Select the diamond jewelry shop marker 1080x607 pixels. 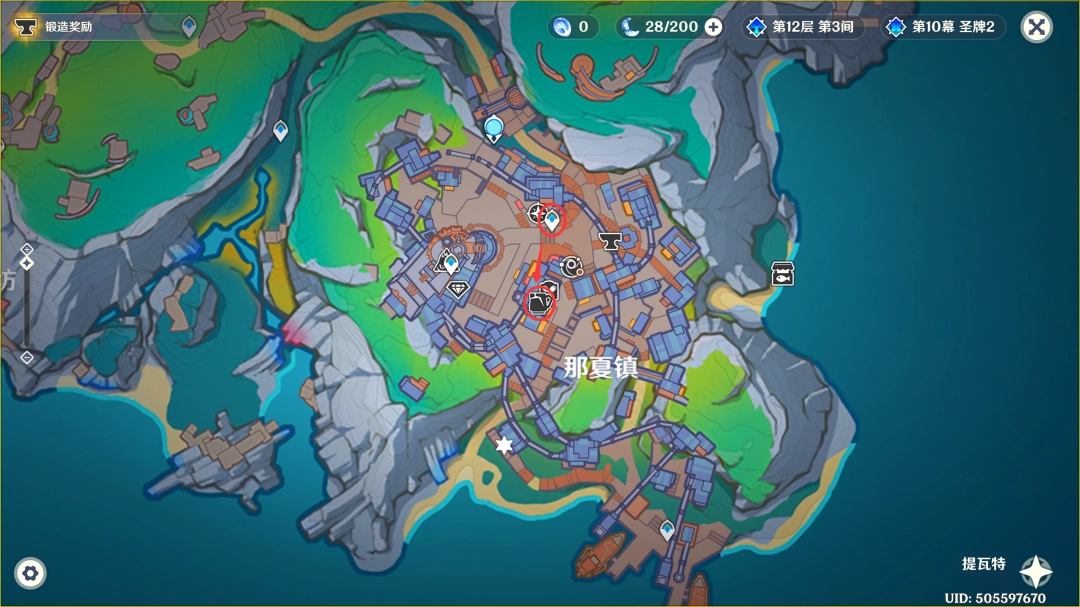458,289
